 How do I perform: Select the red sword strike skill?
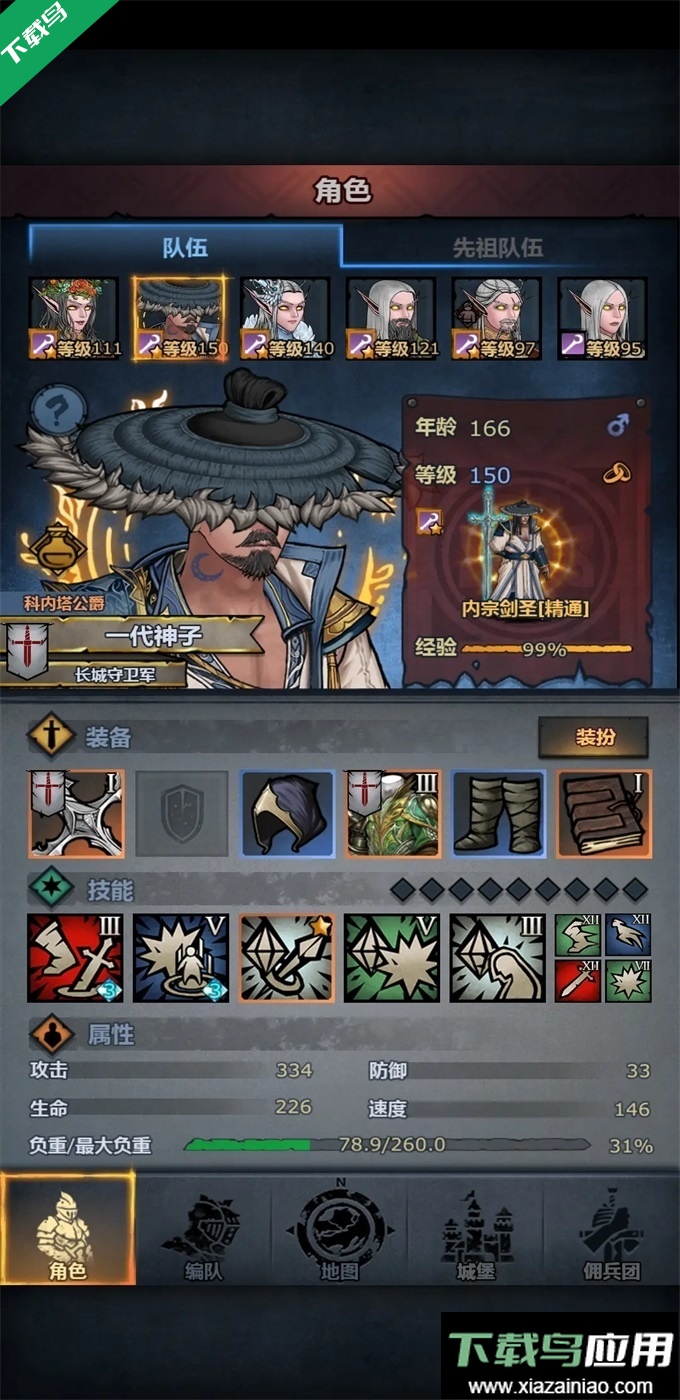(x=74, y=958)
